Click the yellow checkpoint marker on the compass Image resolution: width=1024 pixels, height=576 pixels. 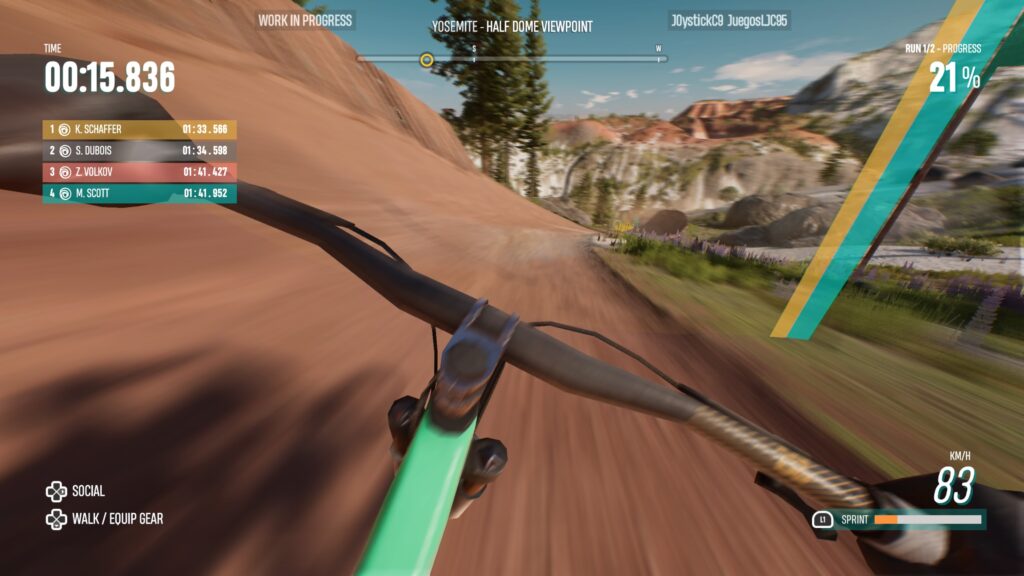coord(427,60)
